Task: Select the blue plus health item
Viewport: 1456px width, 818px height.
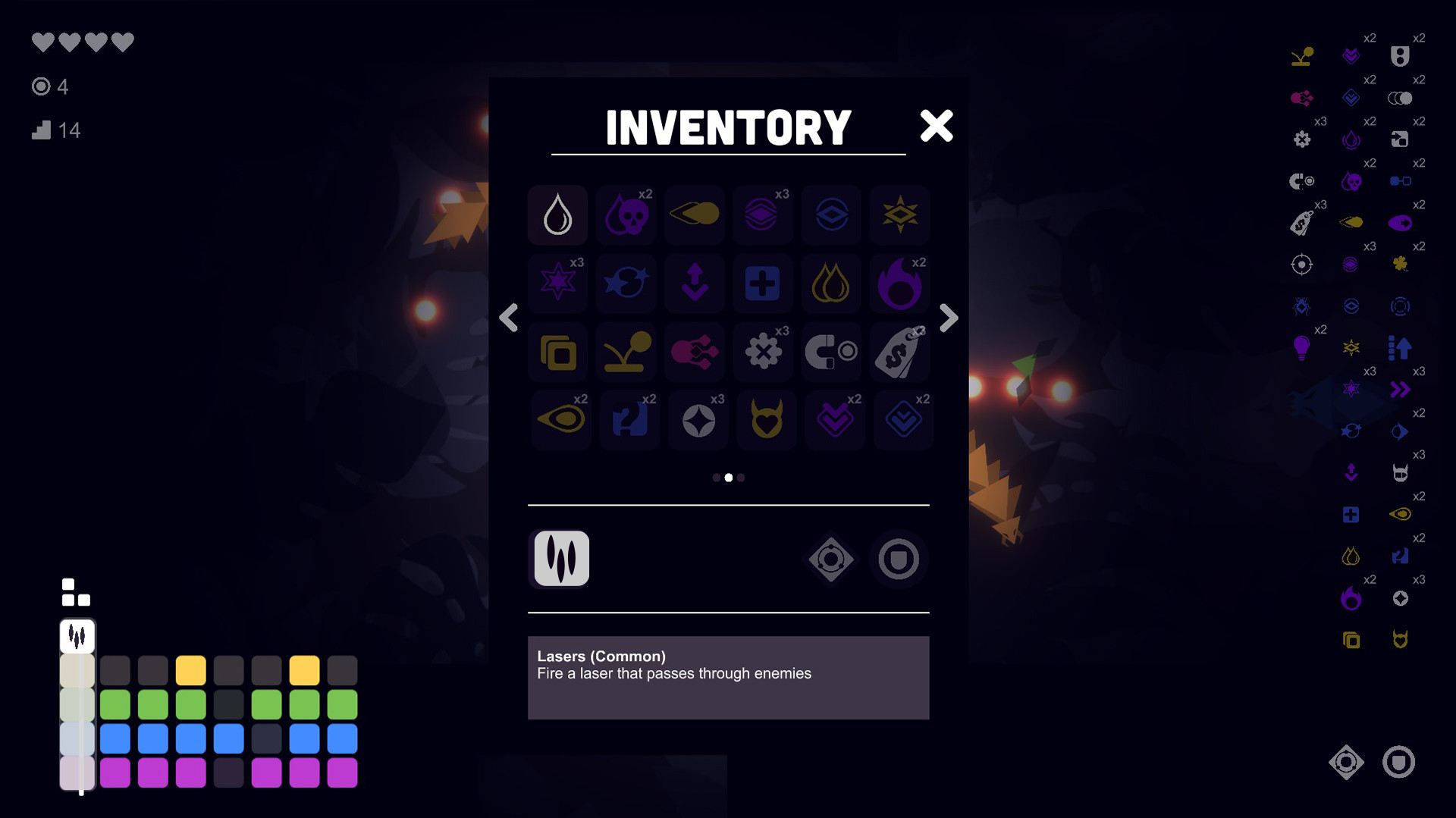Action: 762,284
